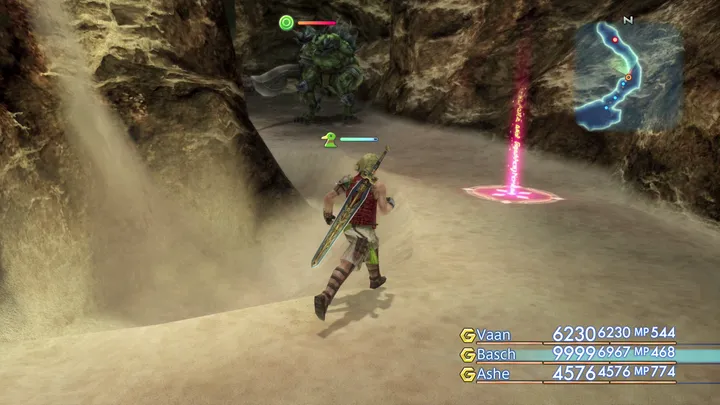
Task: Toggle Vaan's gambit G icon
Action: (467, 335)
